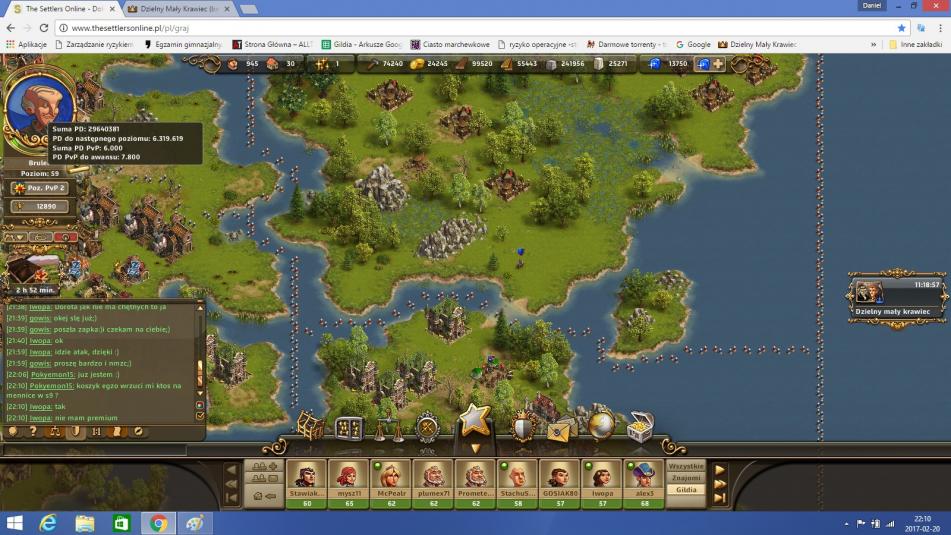Open the building menu crate icon
Screen dimensions: 951x535
click(x=311, y=427)
